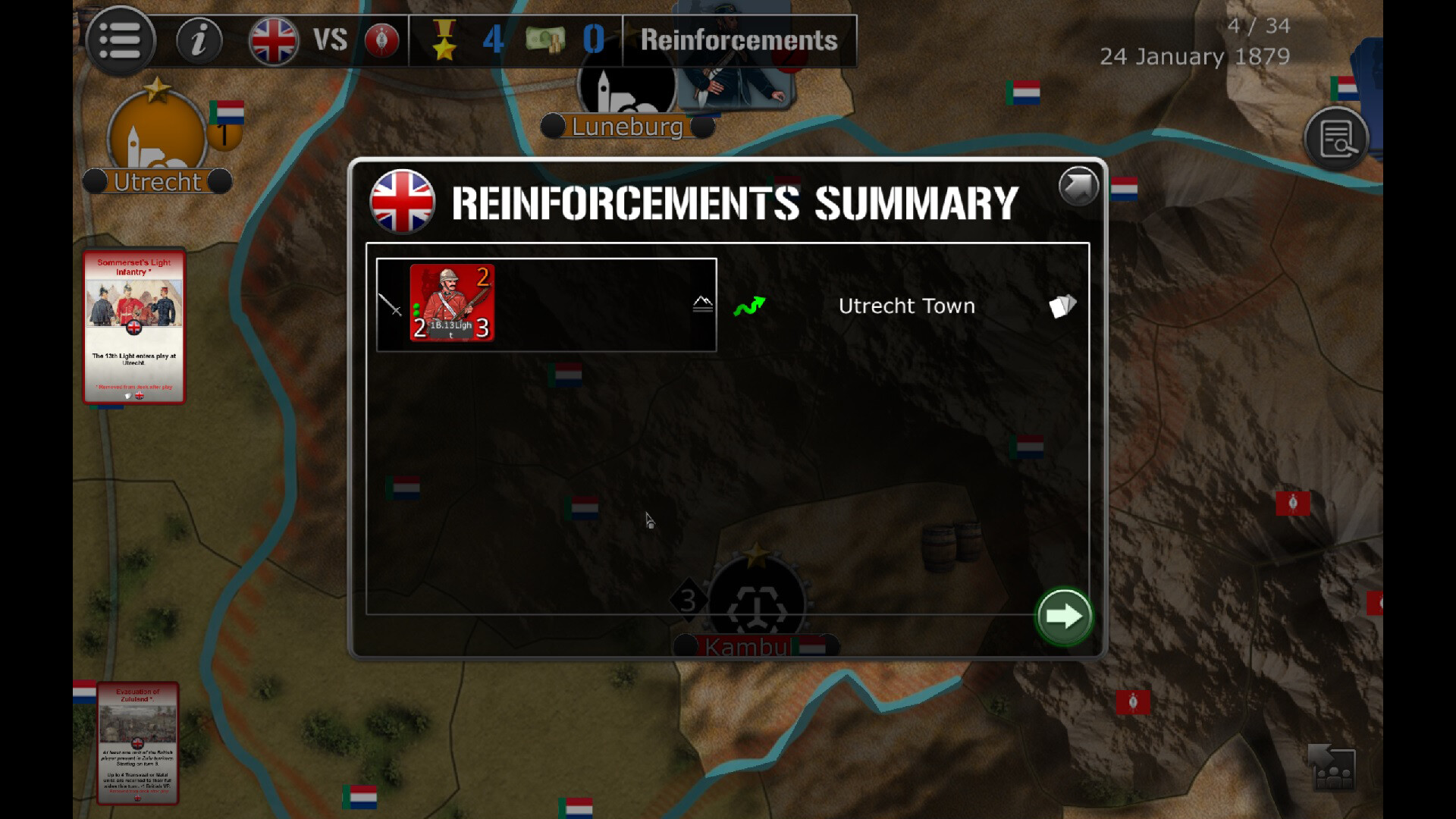Click the medal icon showing 4 points
The height and width of the screenshot is (819, 1456).
[447, 39]
